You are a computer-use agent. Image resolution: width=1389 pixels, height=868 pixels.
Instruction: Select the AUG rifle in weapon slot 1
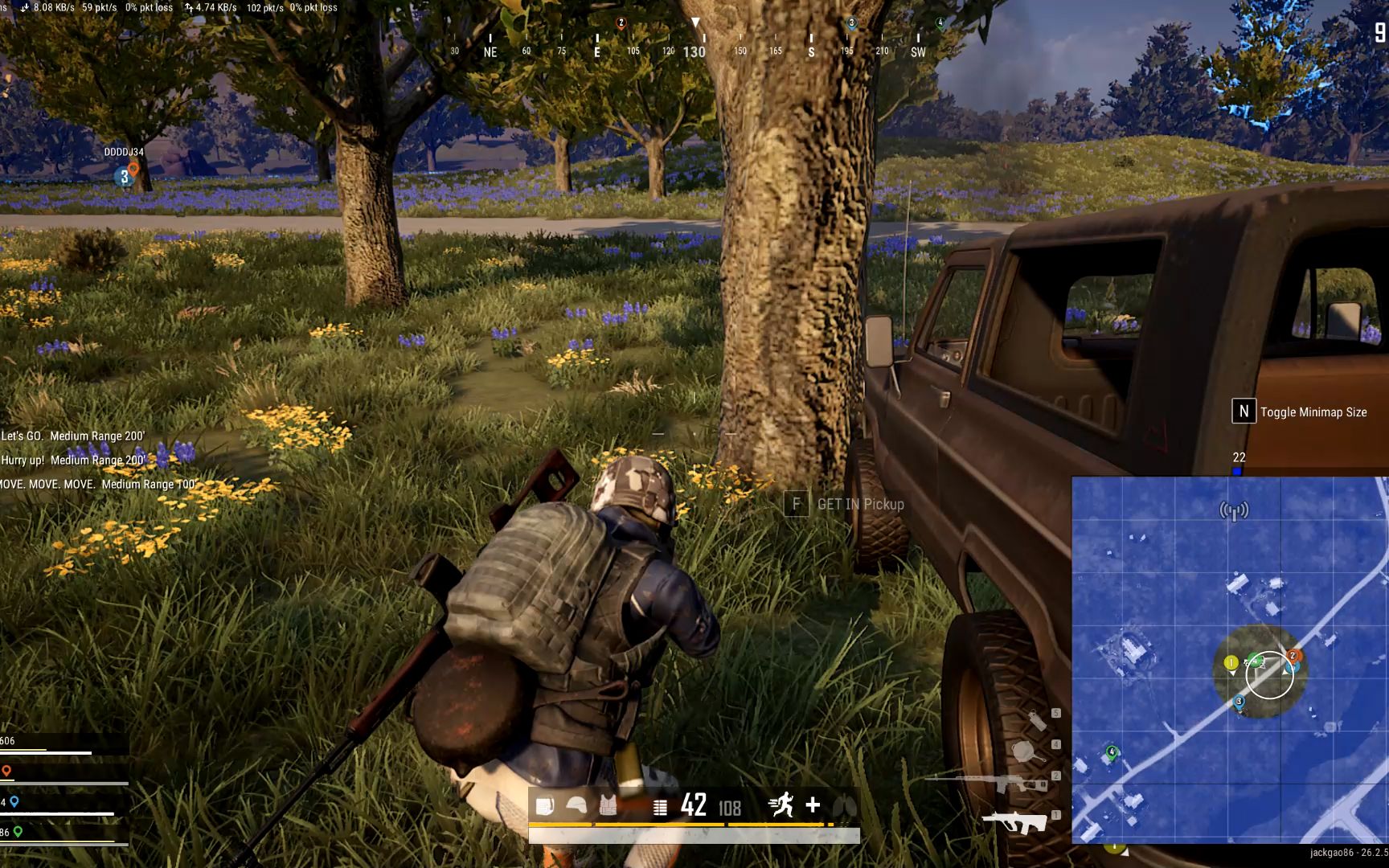1016,822
